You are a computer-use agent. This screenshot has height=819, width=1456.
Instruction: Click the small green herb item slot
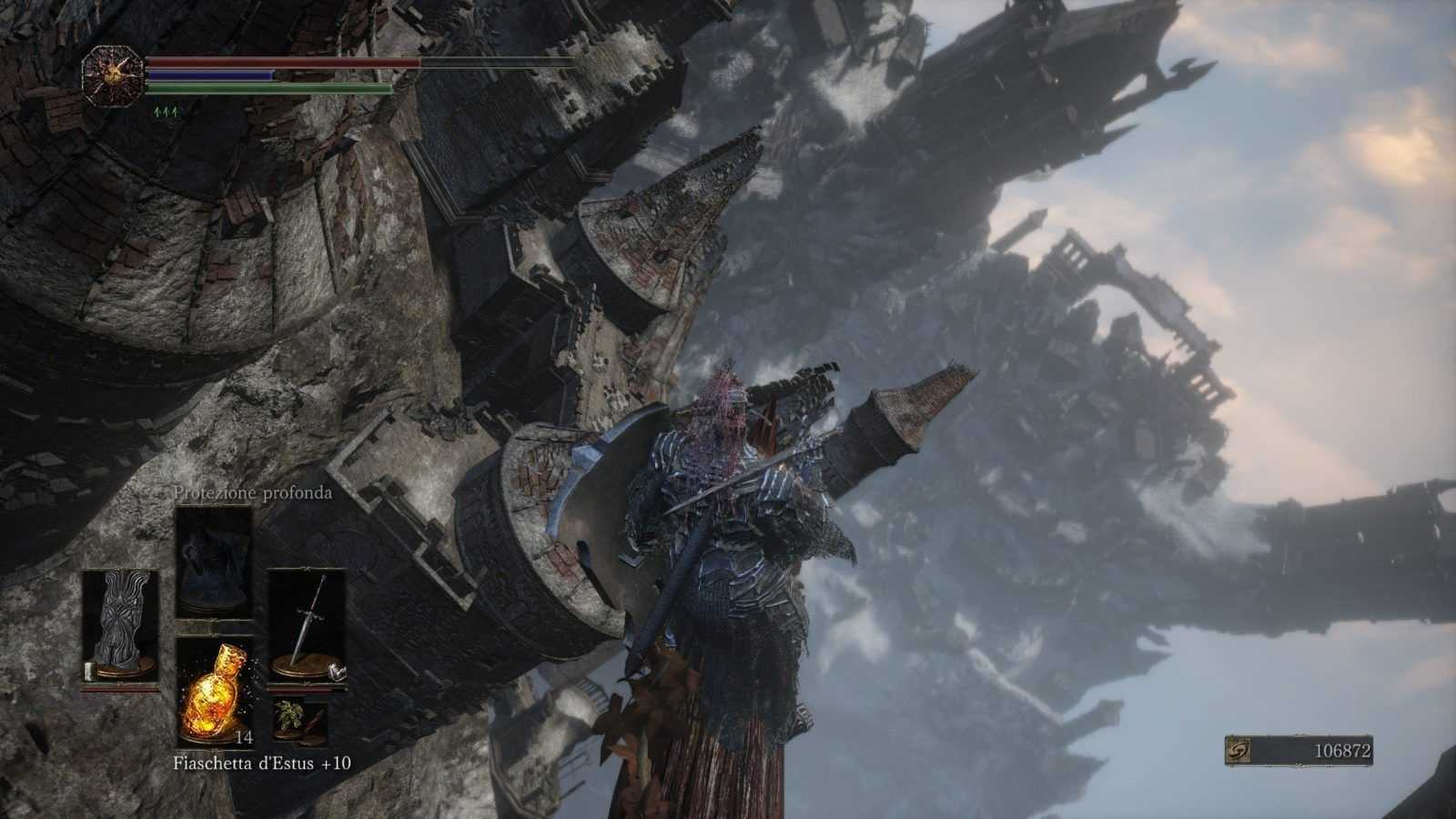tap(300, 719)
